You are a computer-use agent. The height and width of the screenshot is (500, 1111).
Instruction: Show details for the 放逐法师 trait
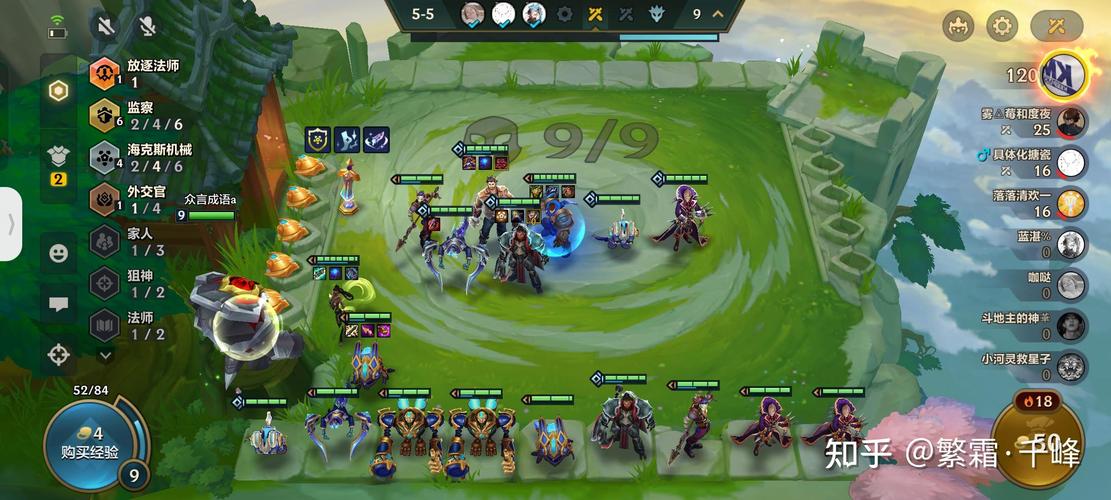[105, 73]
